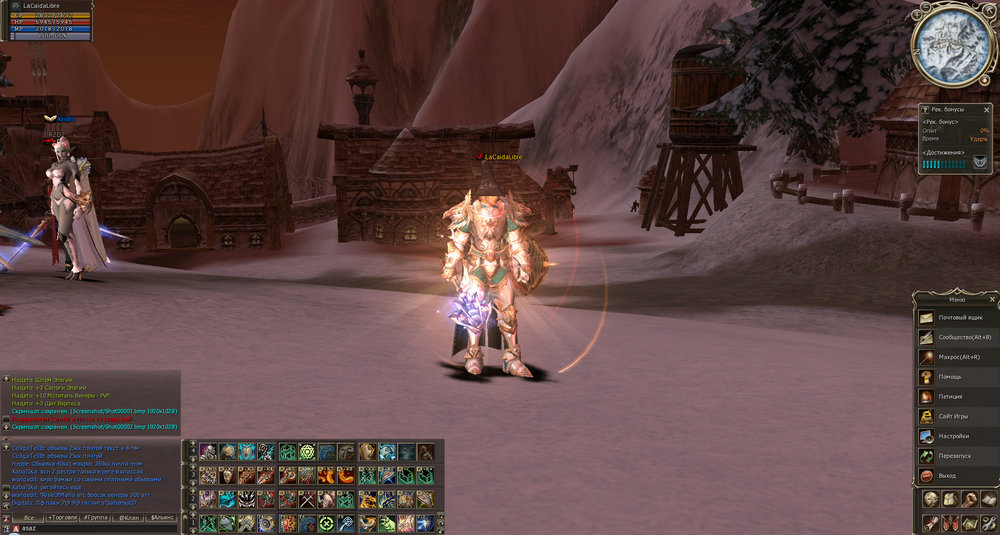Open Настройки settings
The width and height of the screenshot is (1000, 535).
click(x=957, y=436)
